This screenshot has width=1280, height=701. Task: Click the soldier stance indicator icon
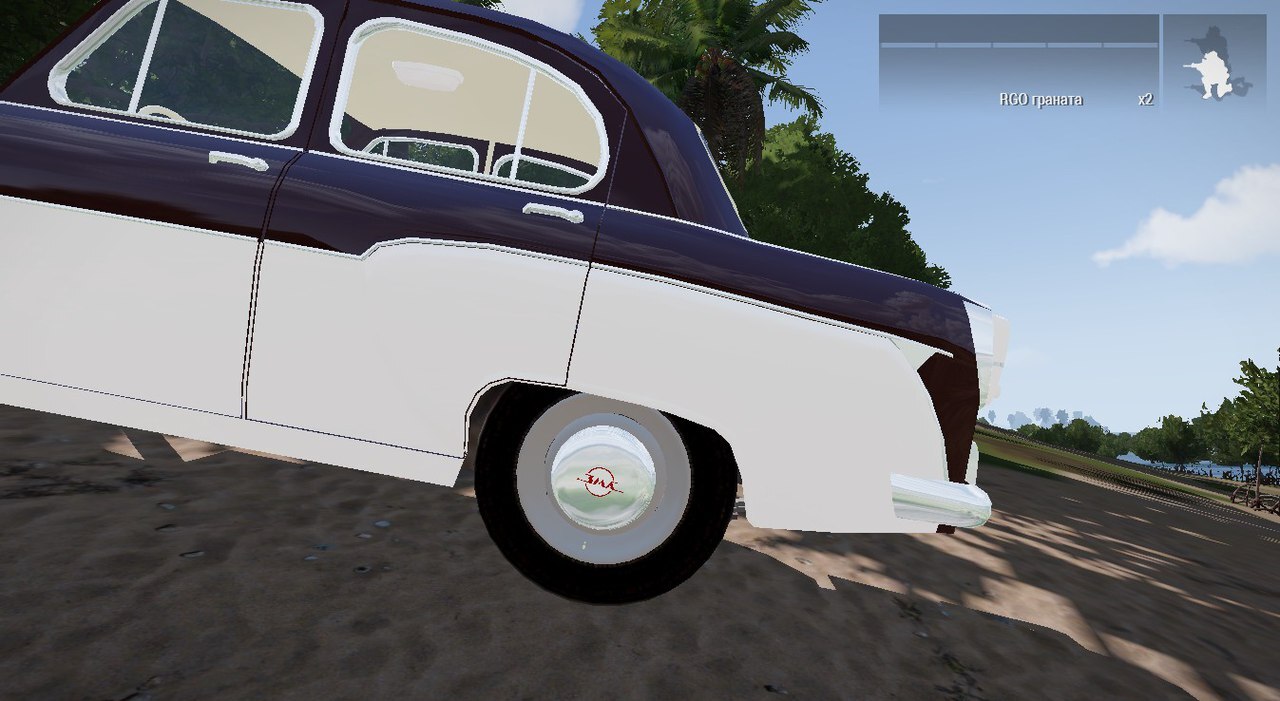coord(1214,62)
